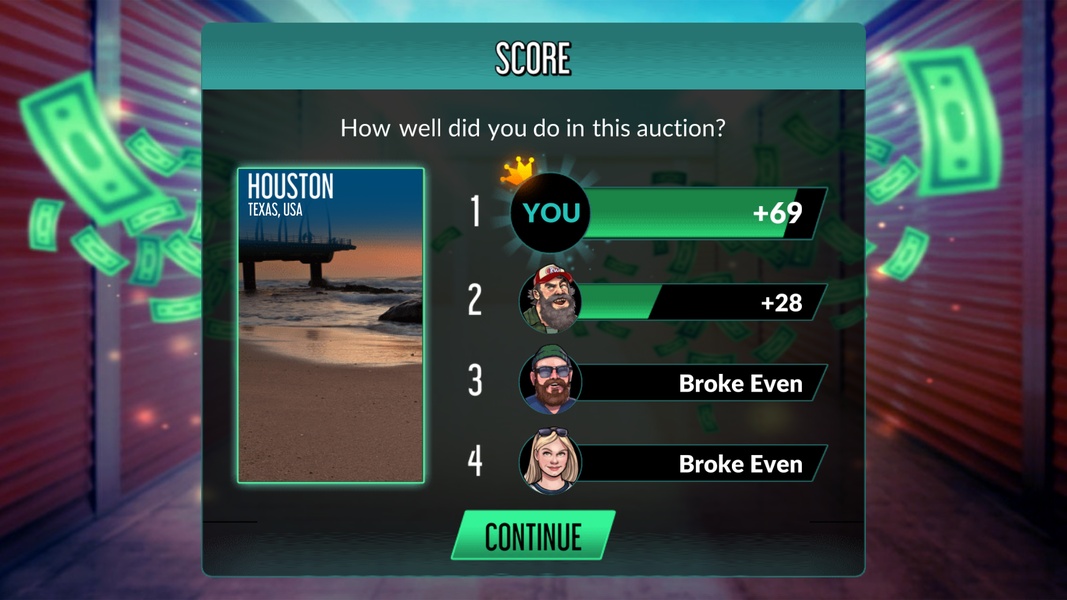Select the red-capped bearded bidder's avatar
This screenshot has width=1067, height=600.
tap(549, 300)
